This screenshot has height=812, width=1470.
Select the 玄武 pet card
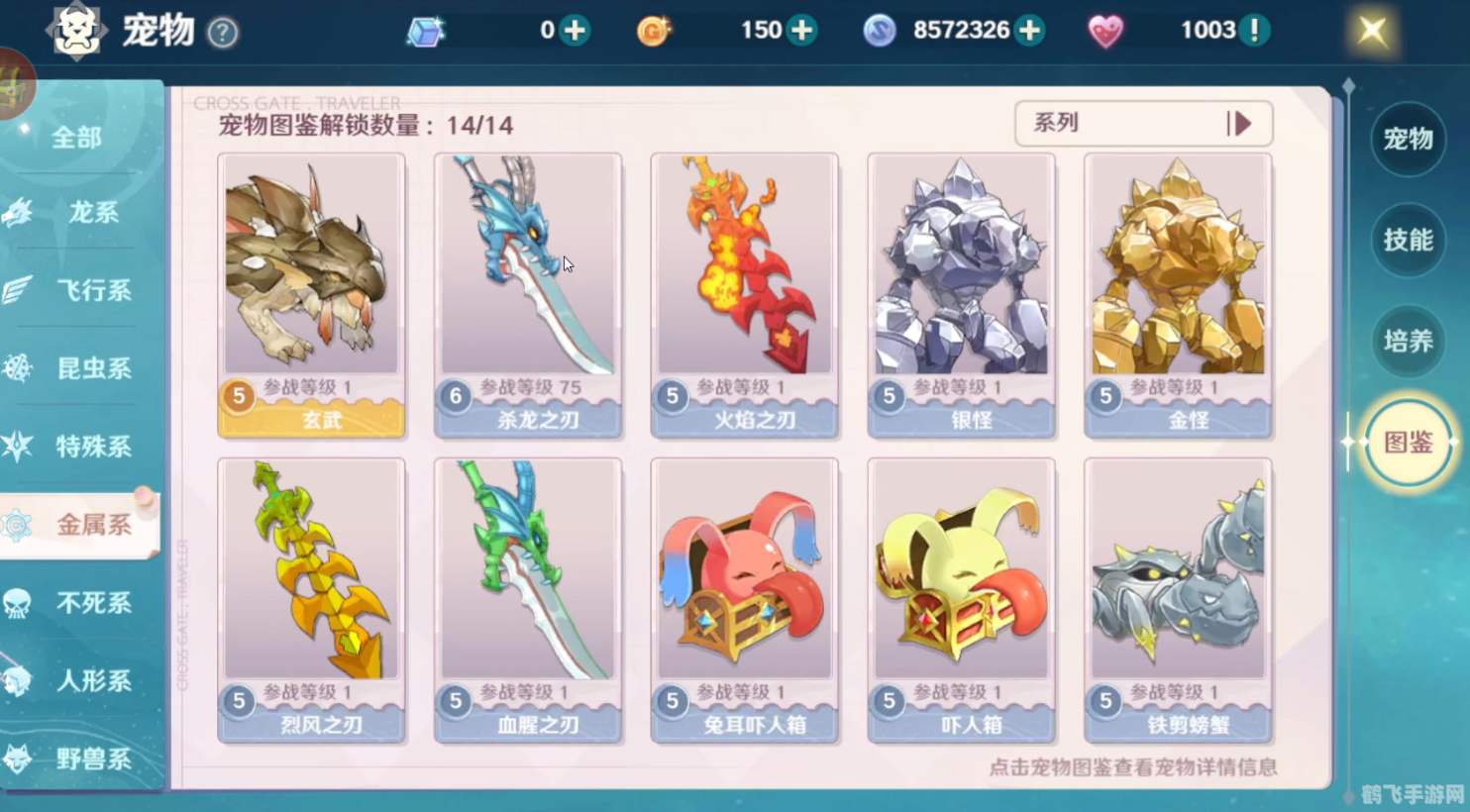[x=311, y=294]
